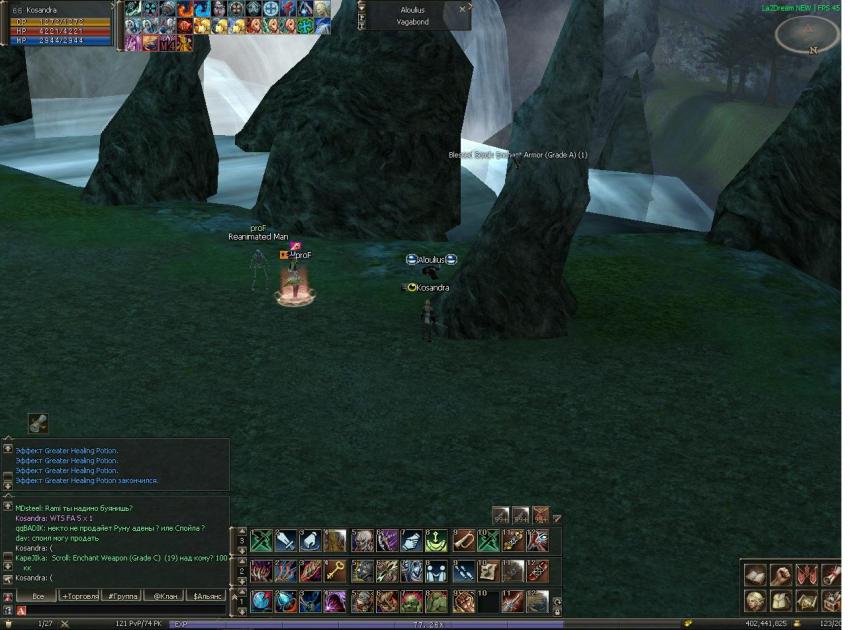Open the +Торговля trade chat tab

[x=80, y=596]
